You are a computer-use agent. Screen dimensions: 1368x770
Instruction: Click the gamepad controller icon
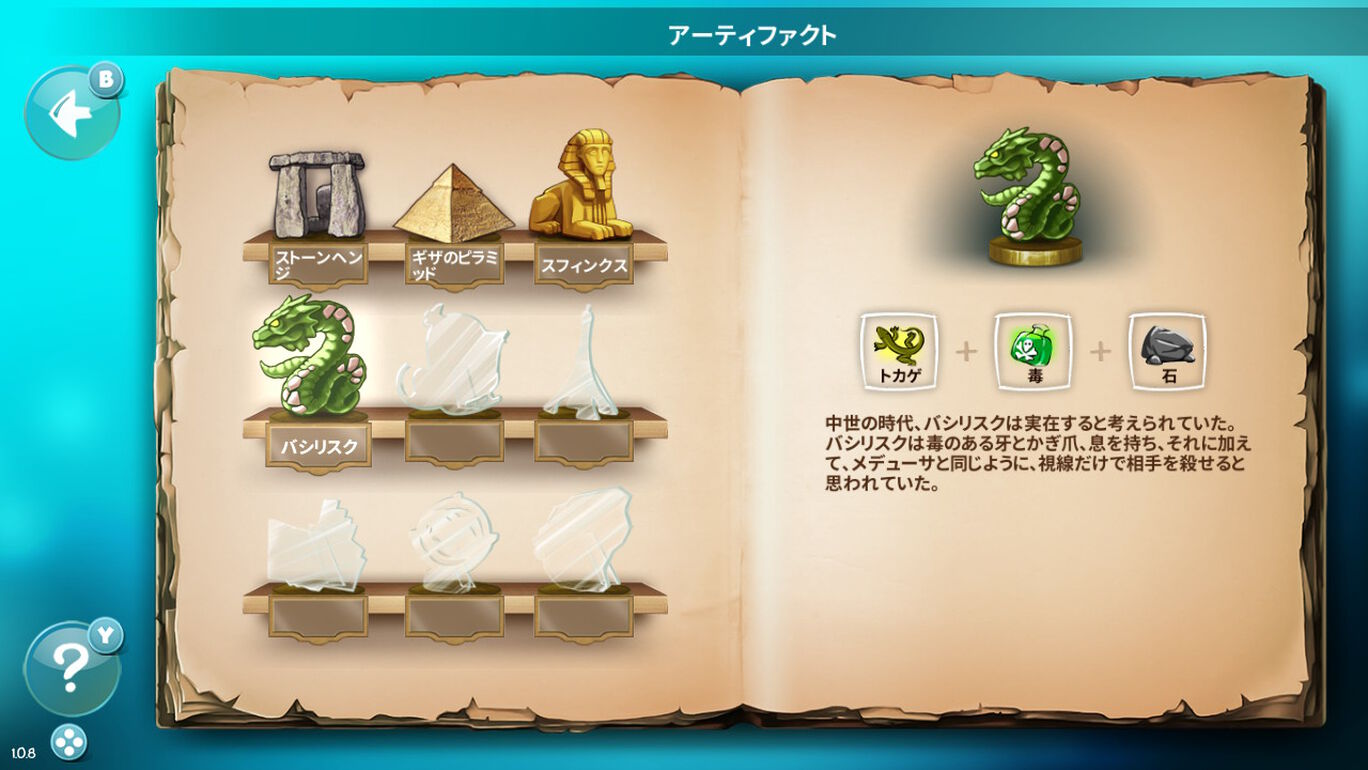(x=67, y=741)
